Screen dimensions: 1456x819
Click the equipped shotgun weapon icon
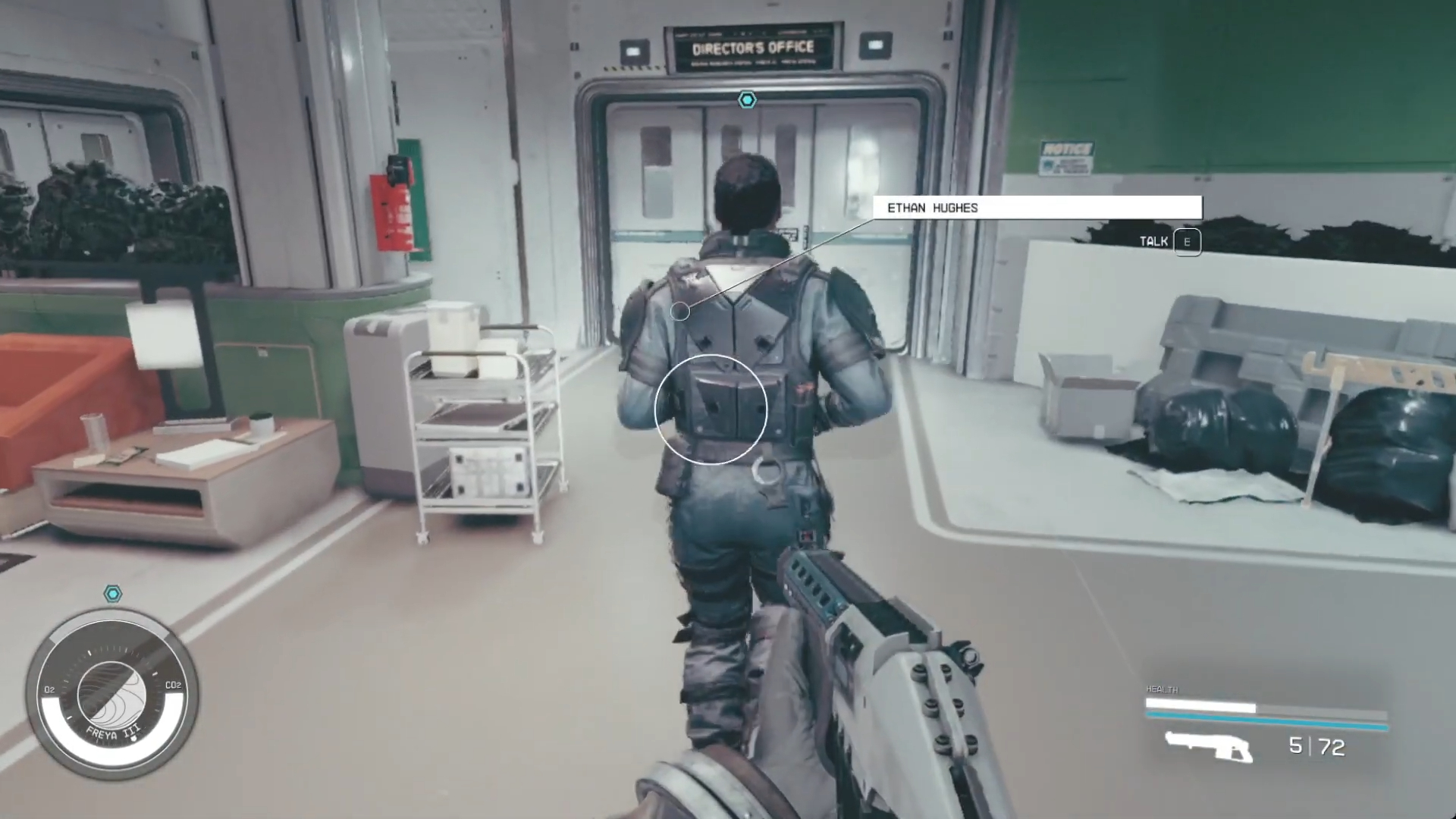(x=1209, y=746)
